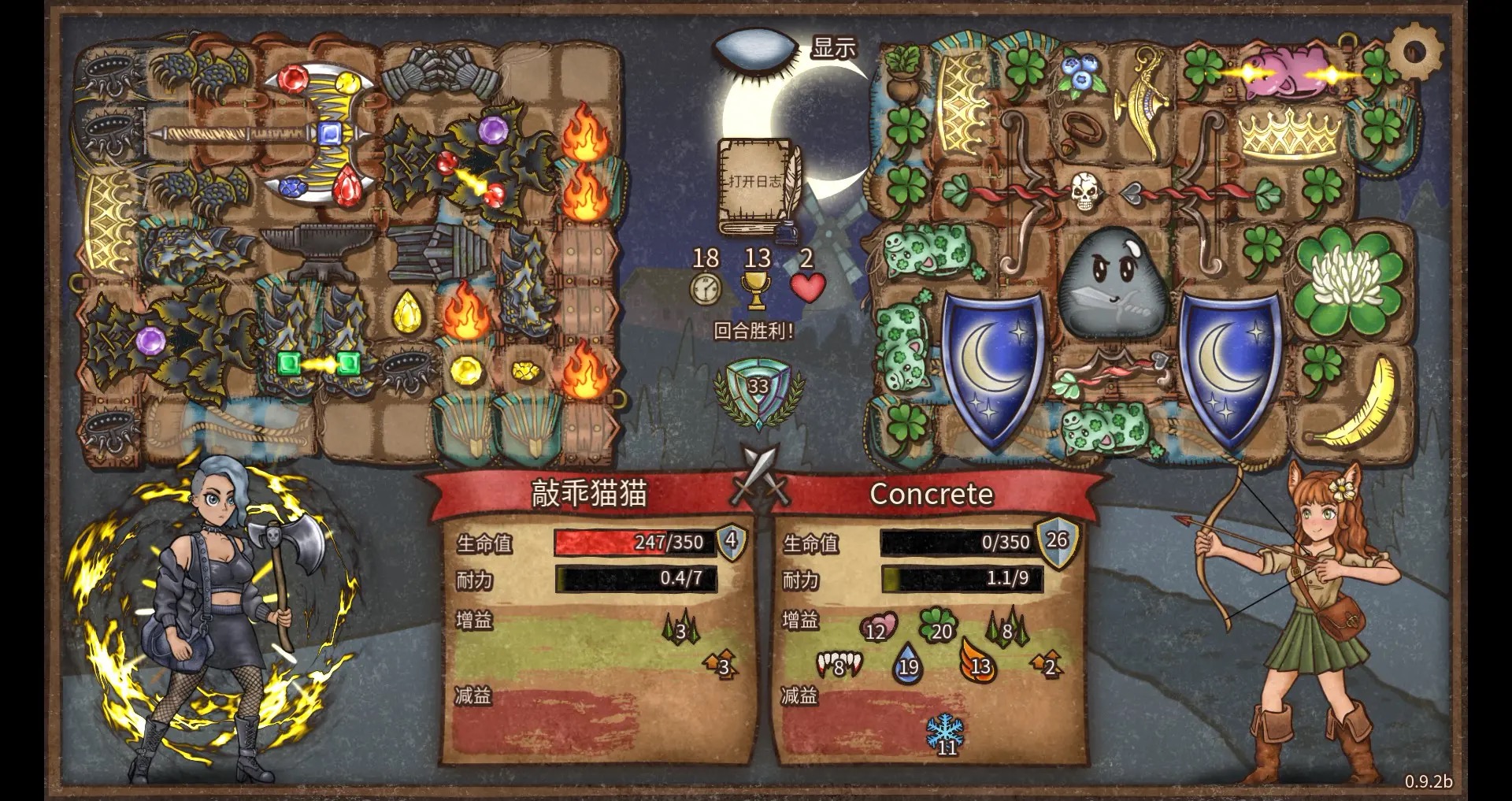Screen dimensions: 1512x801
Task: Select the black anvil item
Action: pyautogui.click(x=308, y=249)
